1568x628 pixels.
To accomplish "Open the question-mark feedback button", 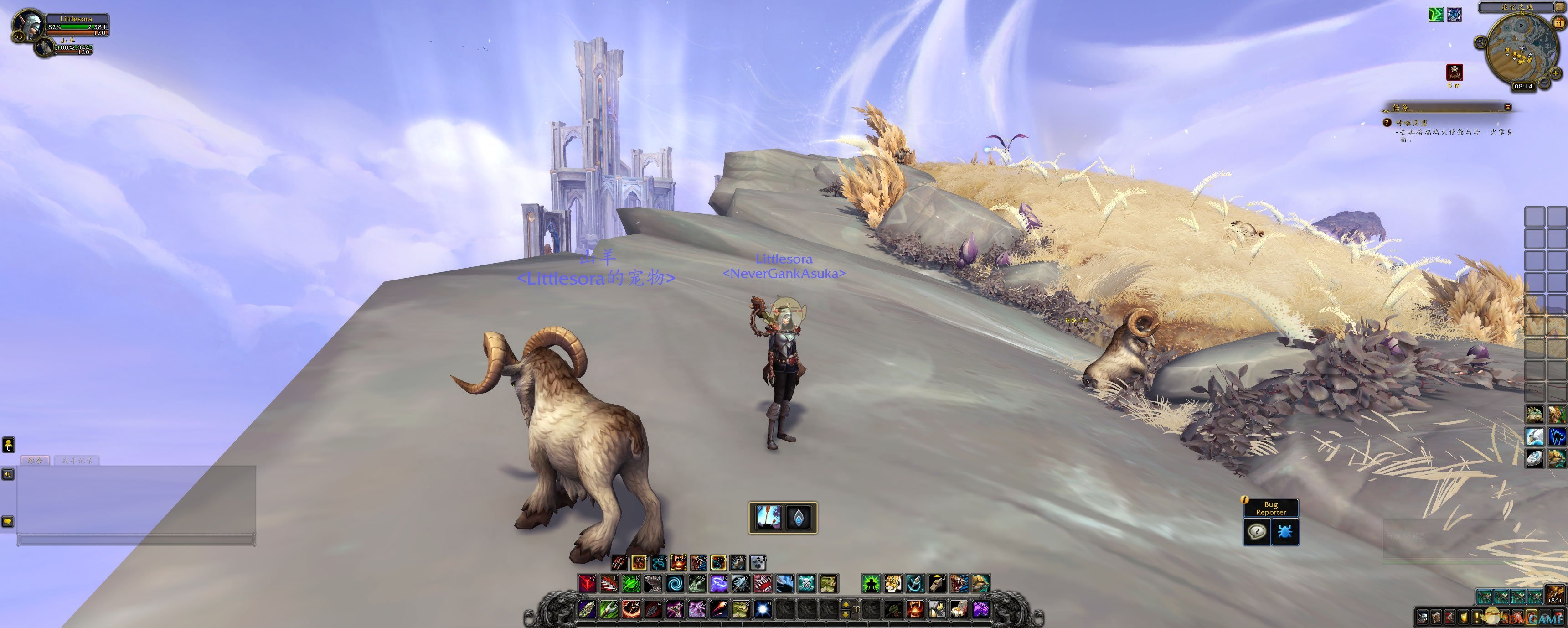I will [1256, 532].
